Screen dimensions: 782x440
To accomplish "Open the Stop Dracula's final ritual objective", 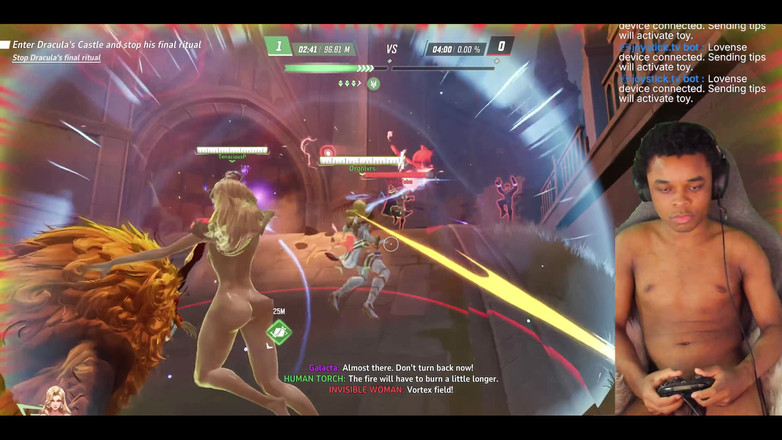I will click(56, 58).
